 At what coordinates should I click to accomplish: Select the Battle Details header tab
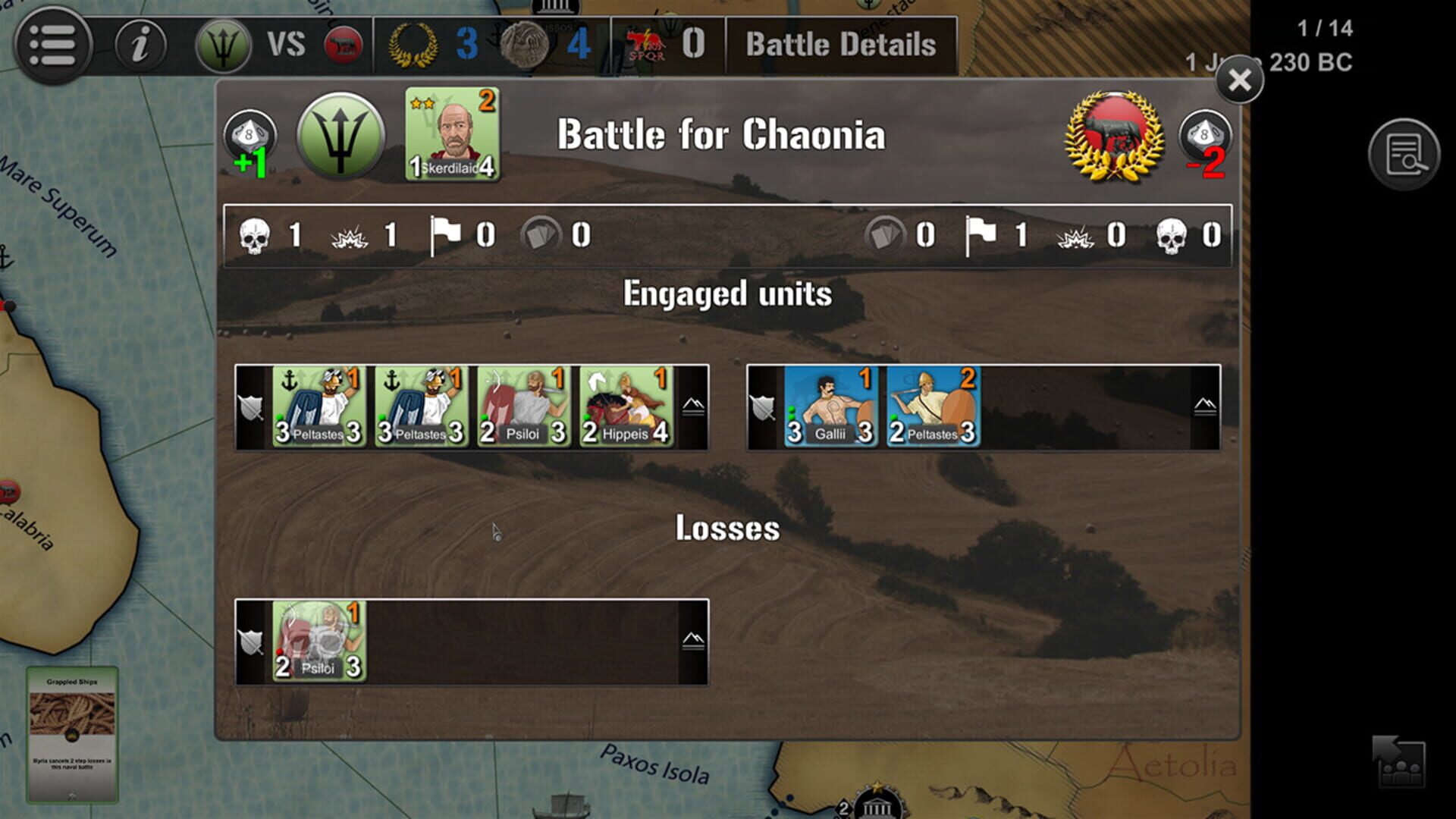842,44
